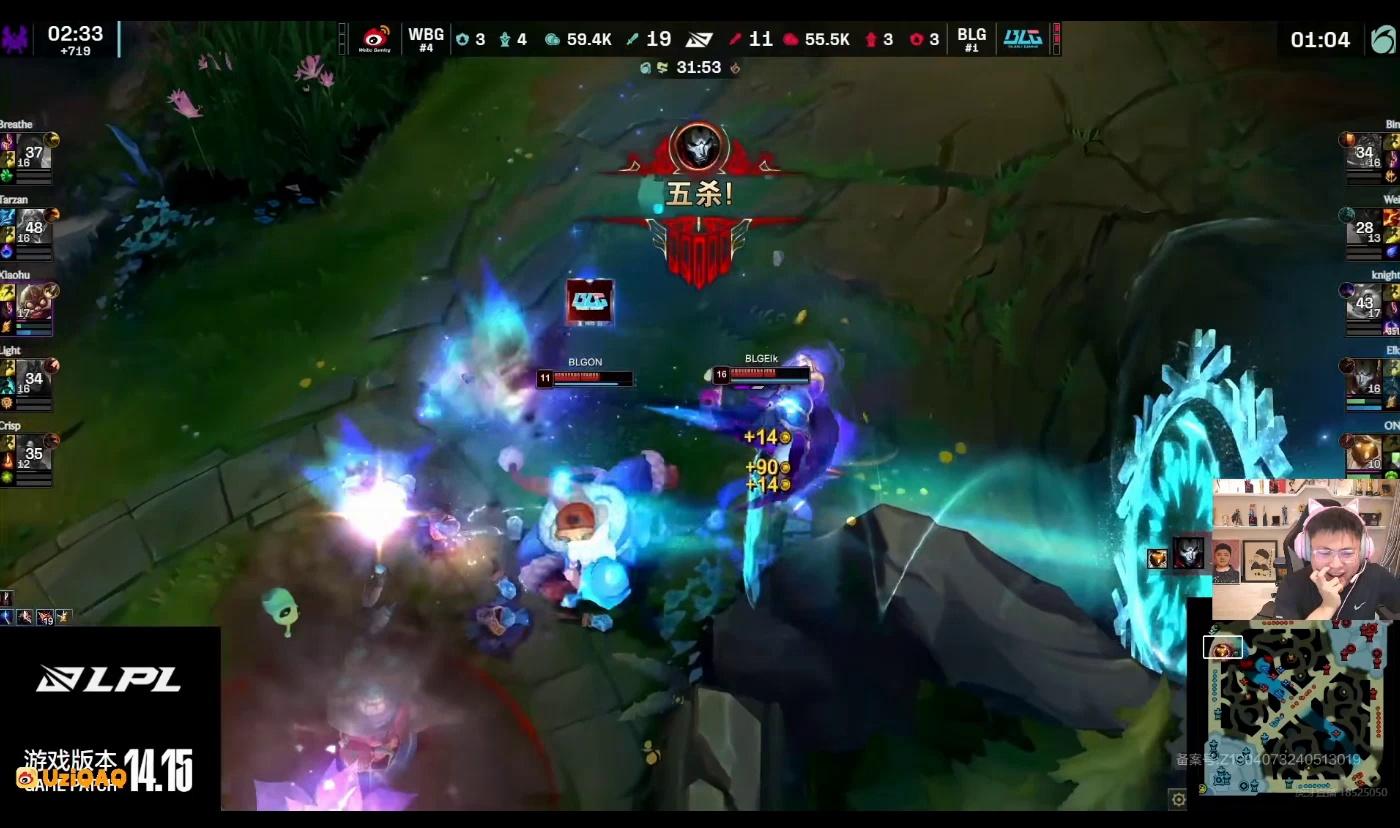Select Tarzan's champion portrait
Screen dimensions: 1400x828
click(x=34, y=228)
